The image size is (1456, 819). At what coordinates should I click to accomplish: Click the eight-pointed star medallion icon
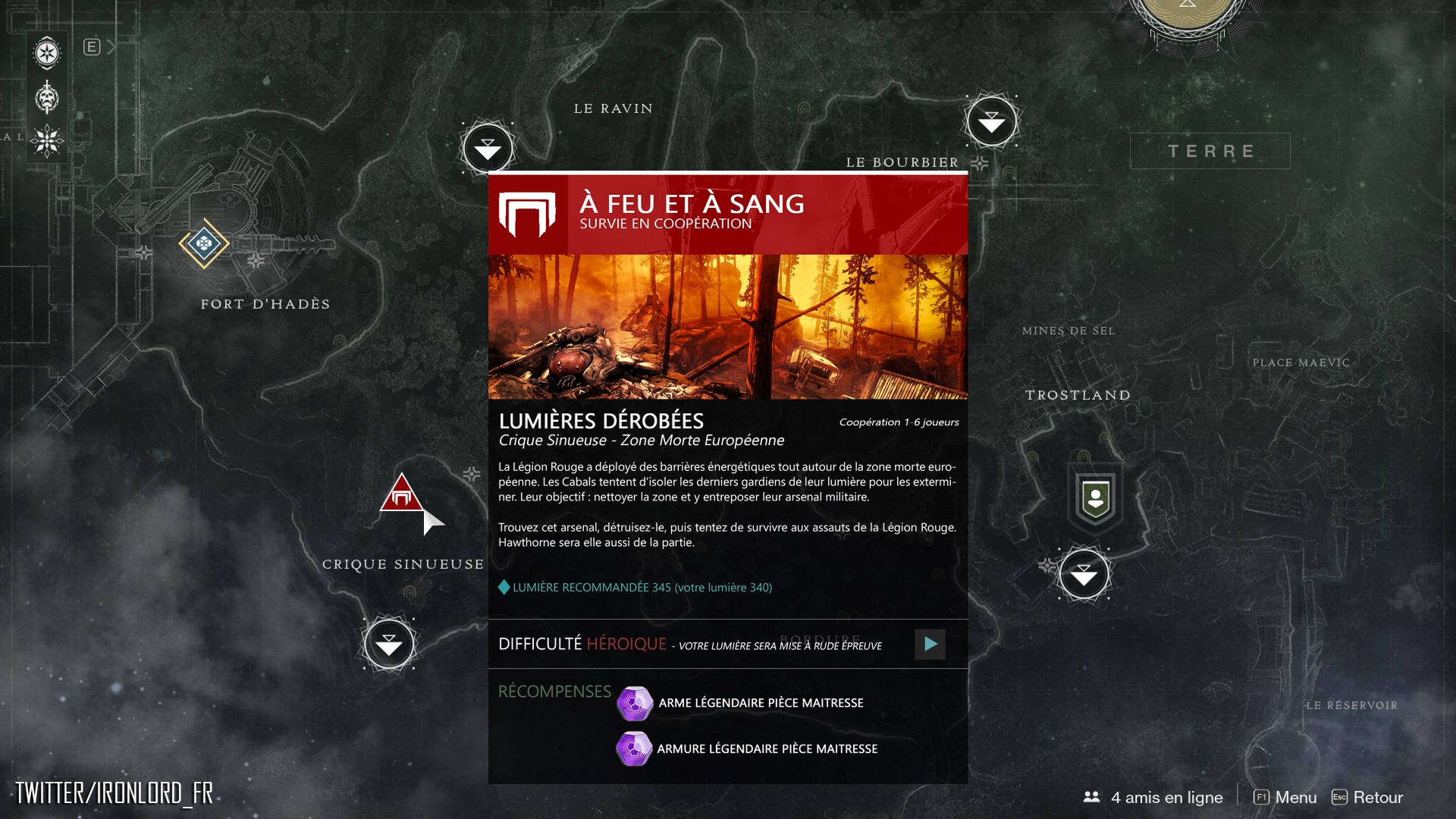(x=47, y=53)
